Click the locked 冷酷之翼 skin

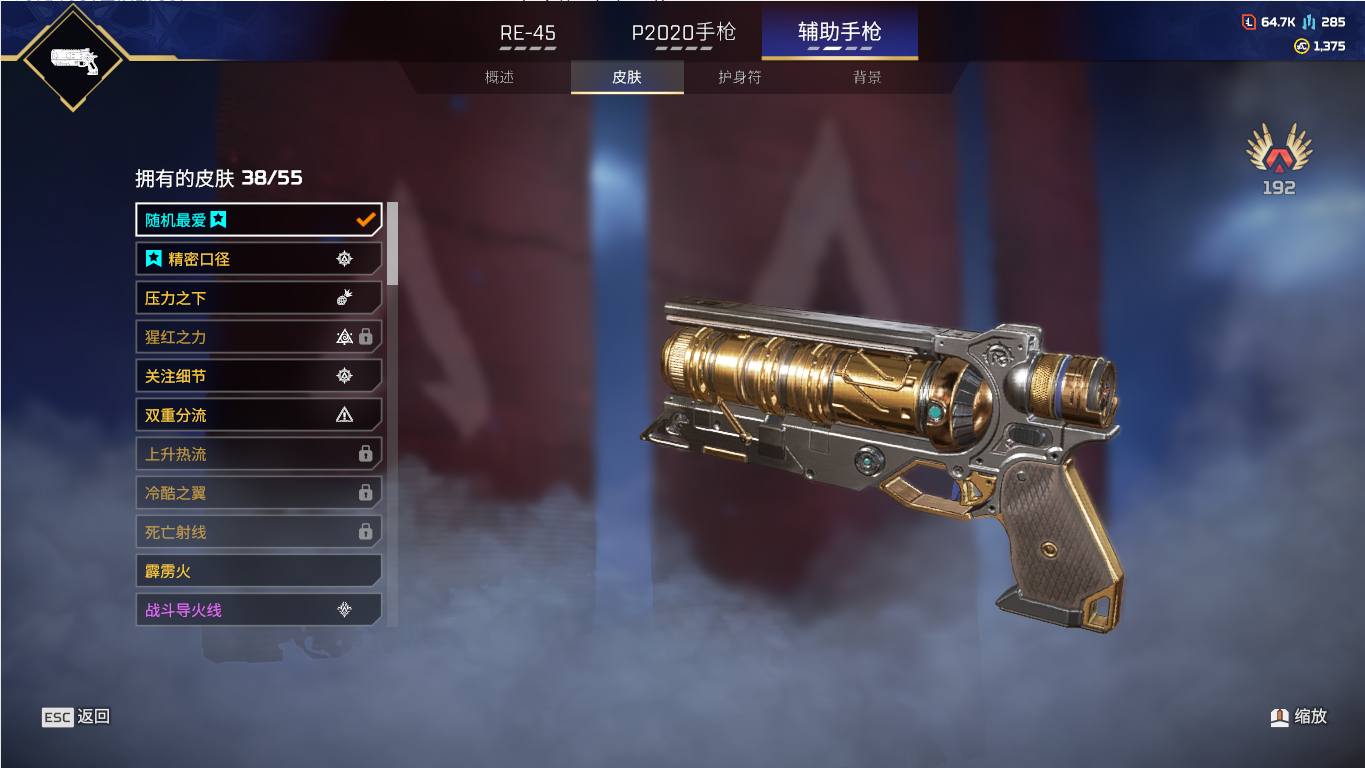258,493
